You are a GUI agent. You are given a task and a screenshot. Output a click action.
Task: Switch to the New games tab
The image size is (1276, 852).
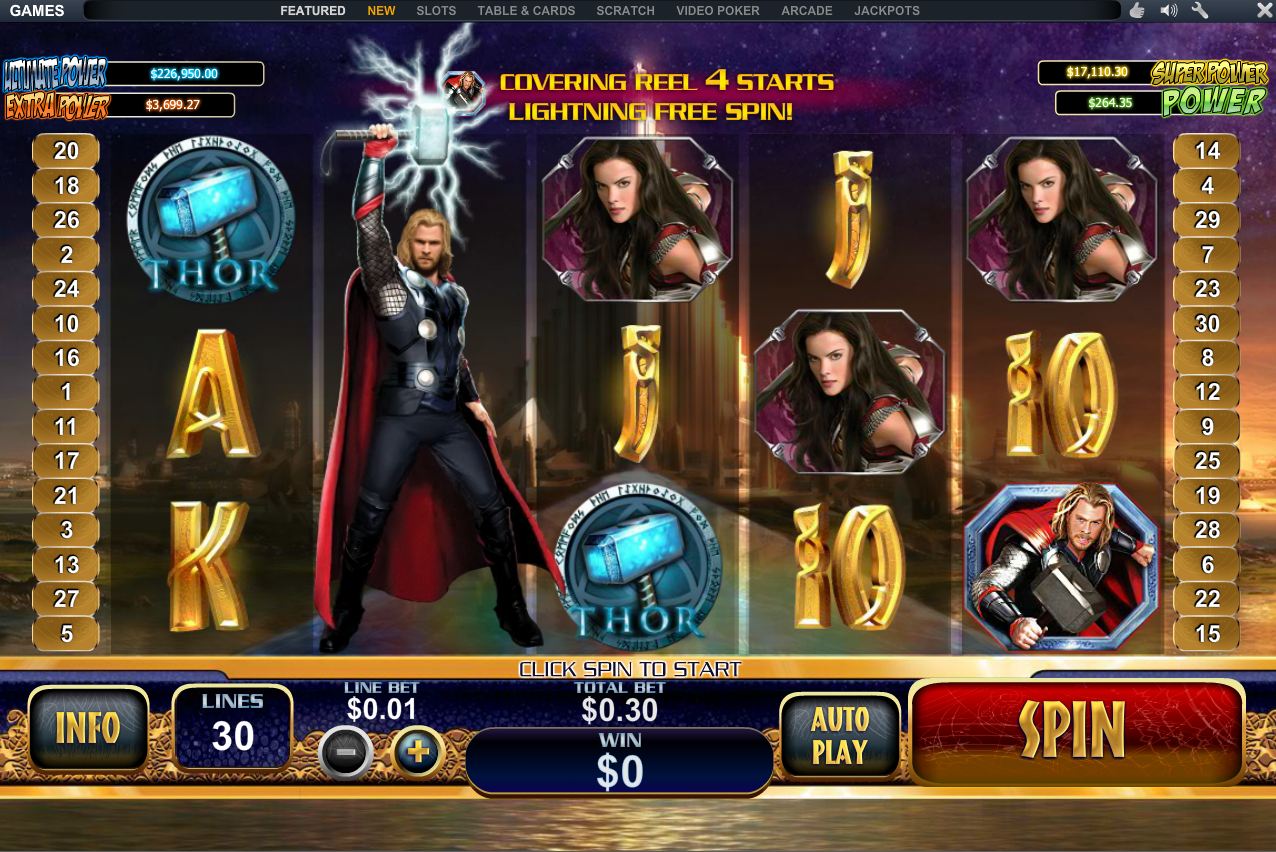(x=381, y=11)
